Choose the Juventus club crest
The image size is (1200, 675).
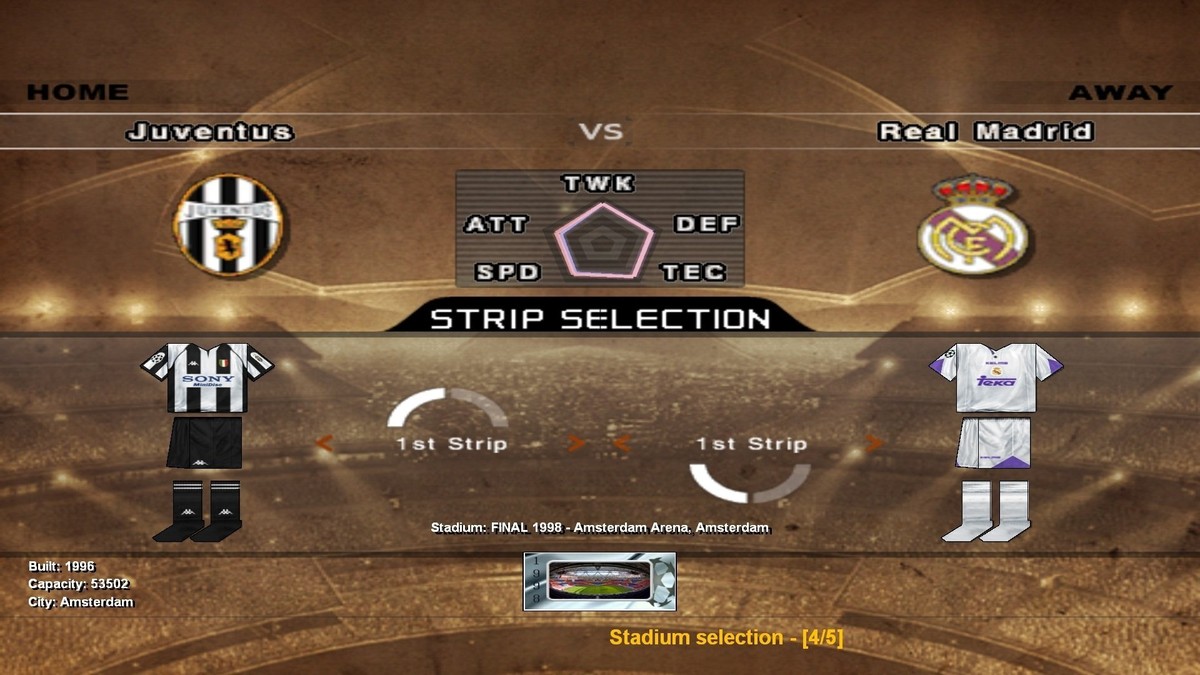pyautogui.click(x=228, y=226)
